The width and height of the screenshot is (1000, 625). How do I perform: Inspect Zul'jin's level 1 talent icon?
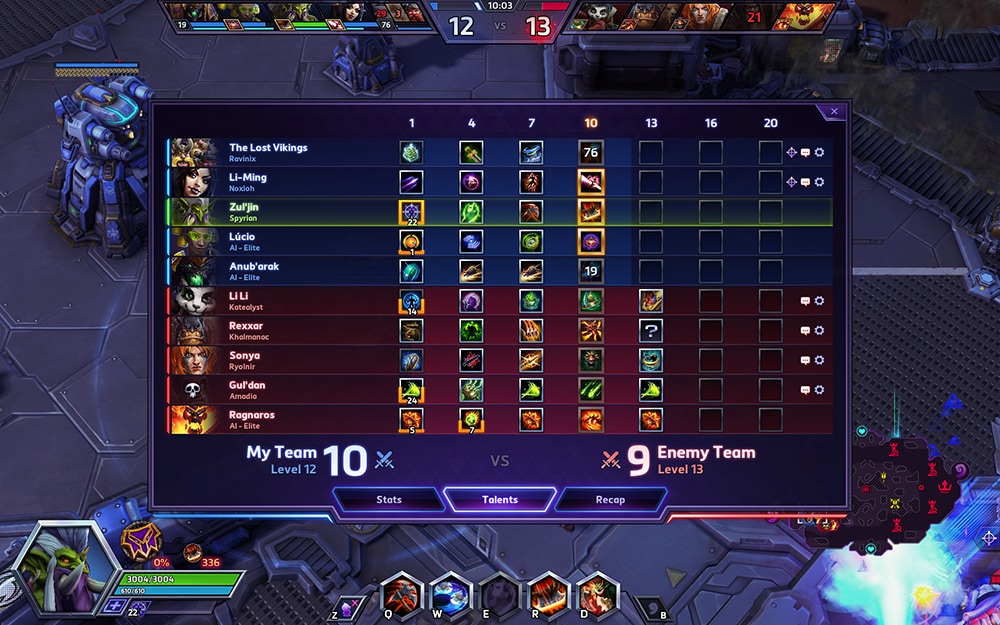[411, 212]
